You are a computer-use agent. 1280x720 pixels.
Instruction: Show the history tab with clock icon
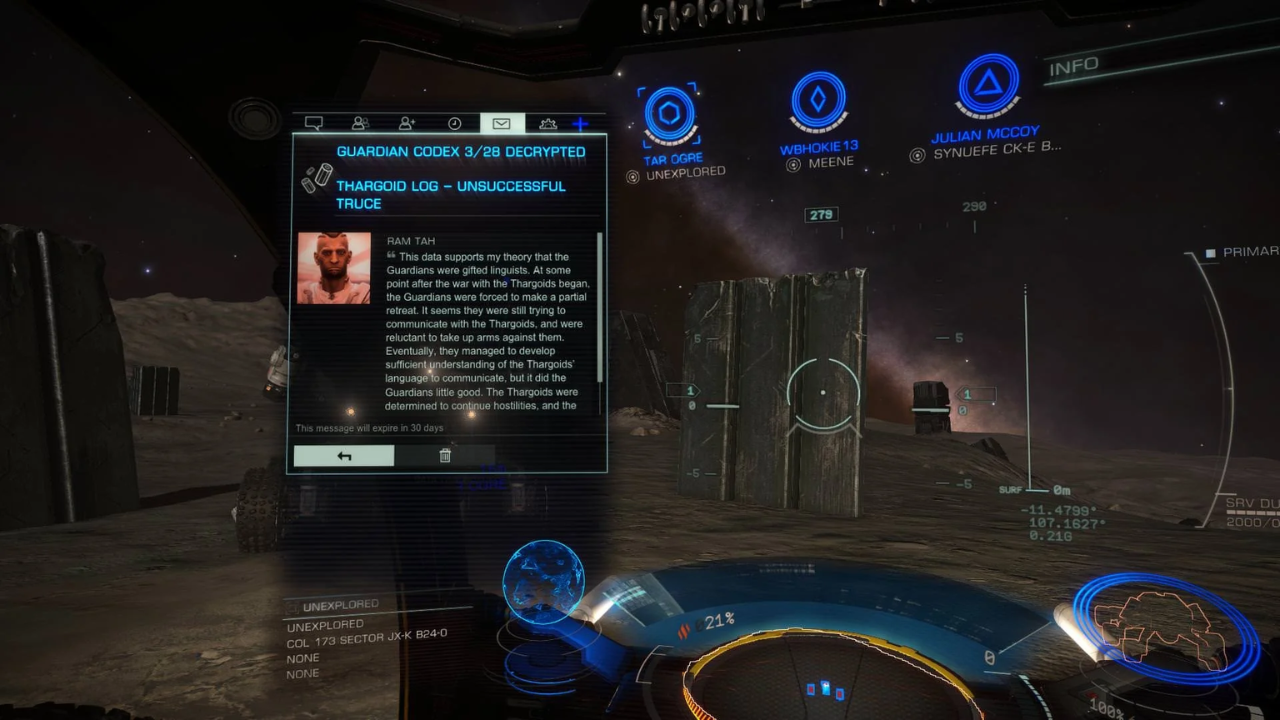pyautogui.click(x=454, y=123)
